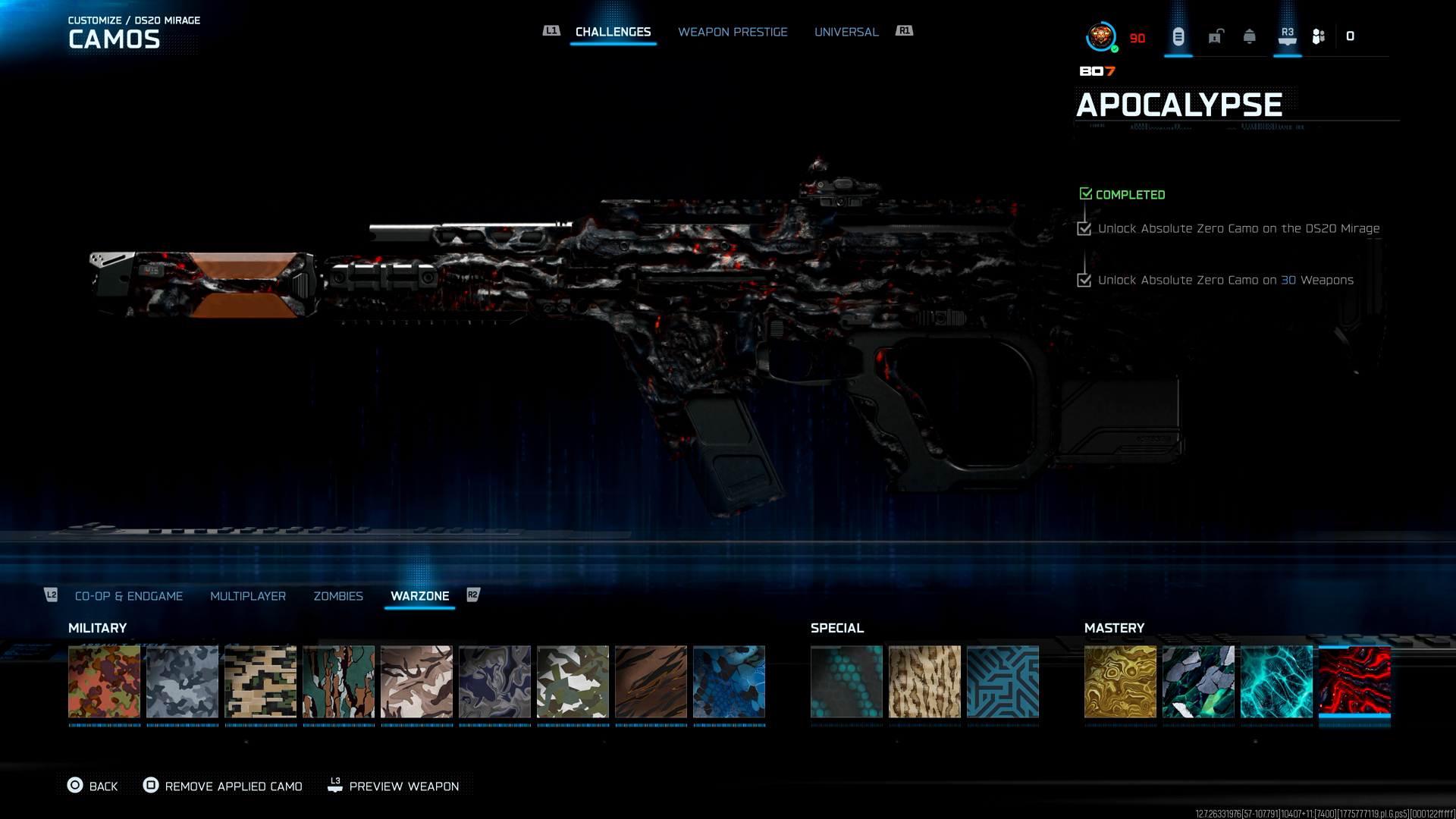
Task: Choose the cyan lightning mastery camo
Action: click(1276, 682)
